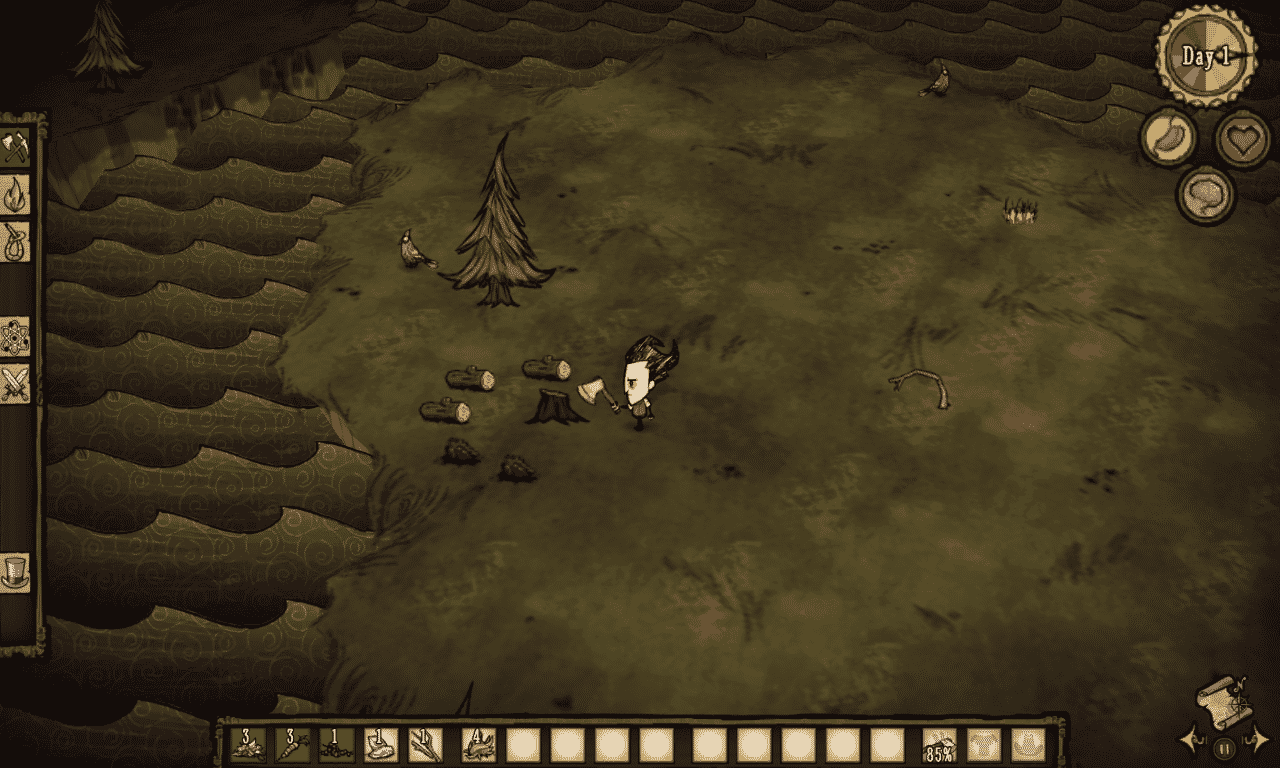Open the Fire crafting tab
The width and height of the screenshot is (1280, 768).
[16, 194]
